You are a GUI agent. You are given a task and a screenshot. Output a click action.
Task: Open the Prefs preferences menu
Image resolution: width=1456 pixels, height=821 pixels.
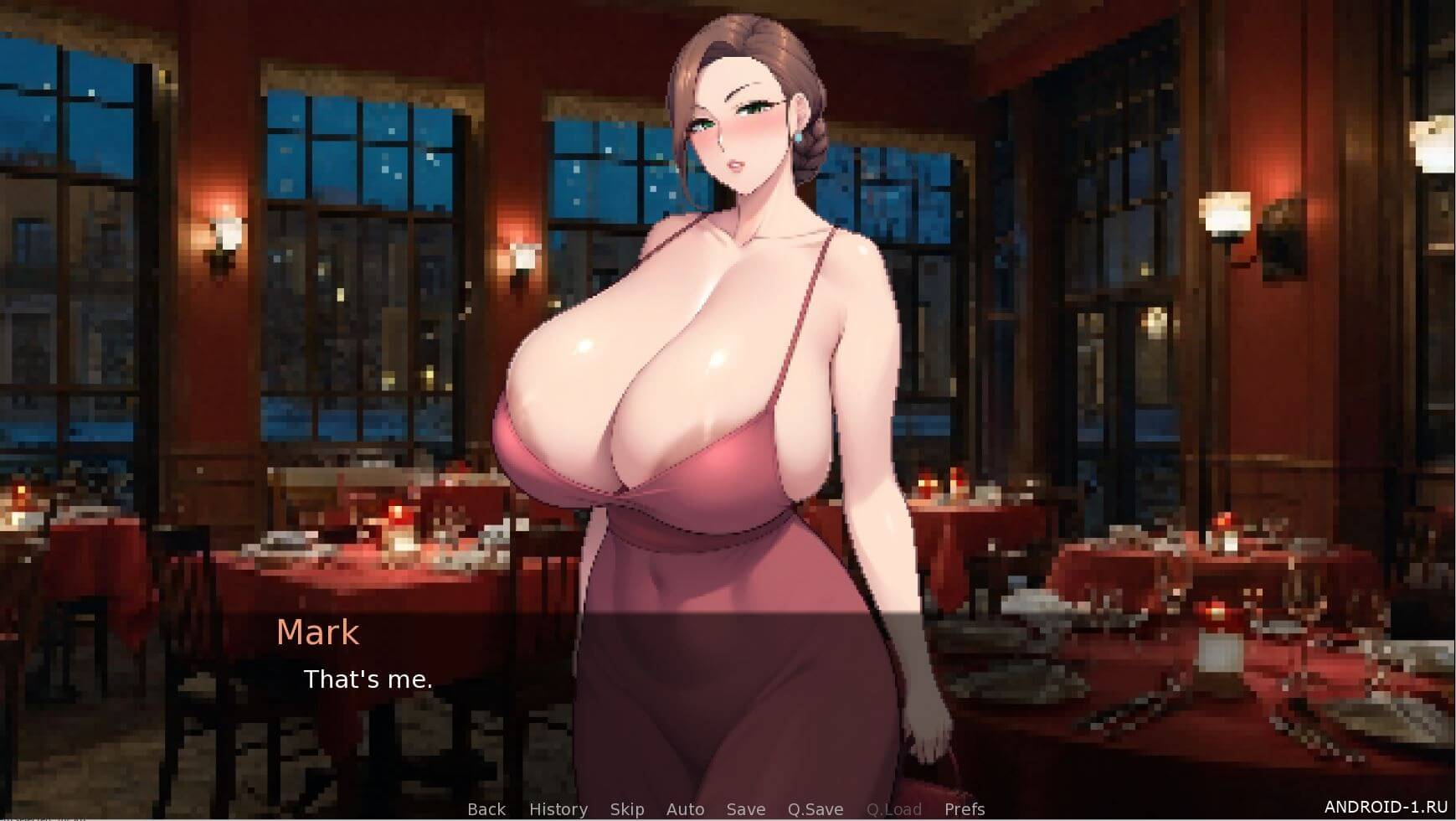coord(965,809)
